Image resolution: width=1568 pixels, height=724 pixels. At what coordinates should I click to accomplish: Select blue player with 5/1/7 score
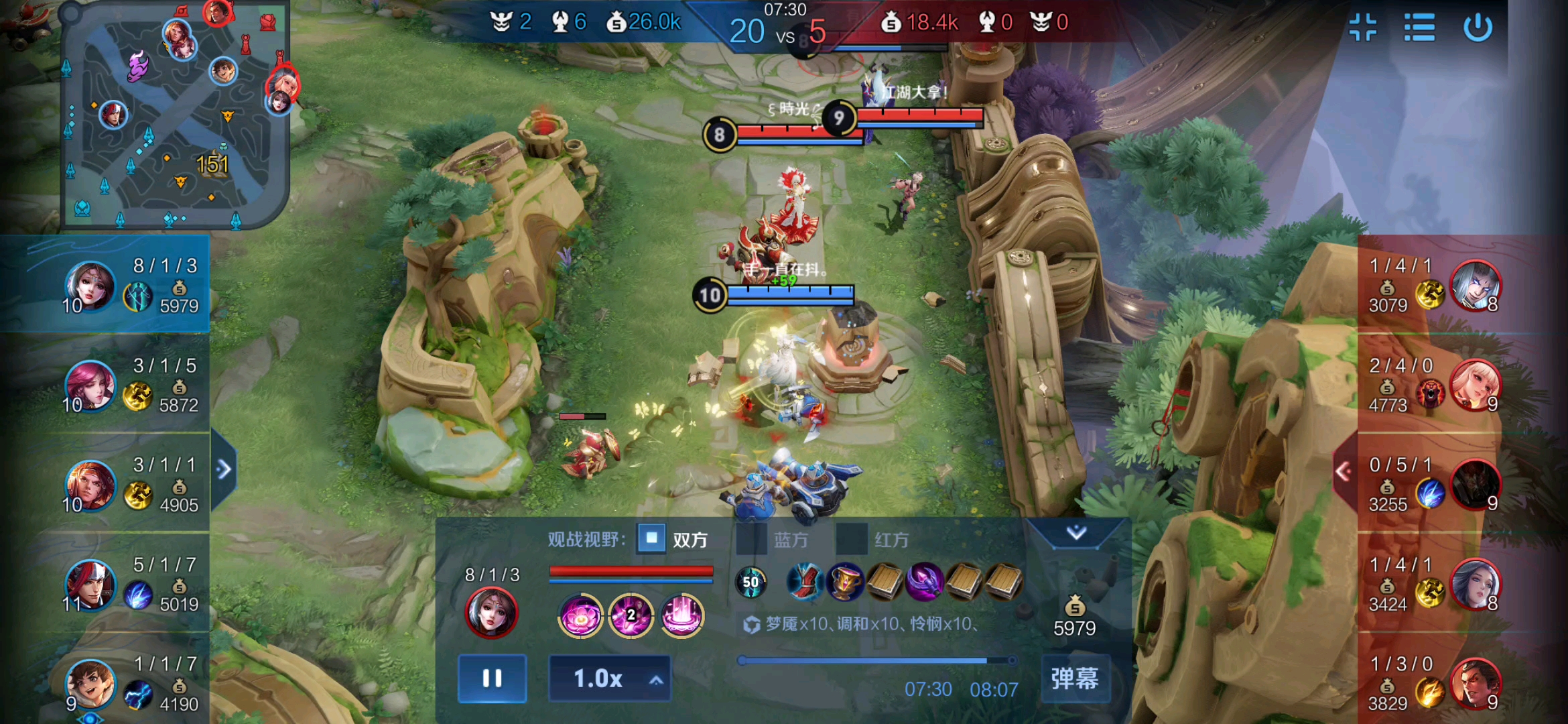point(90,585)
